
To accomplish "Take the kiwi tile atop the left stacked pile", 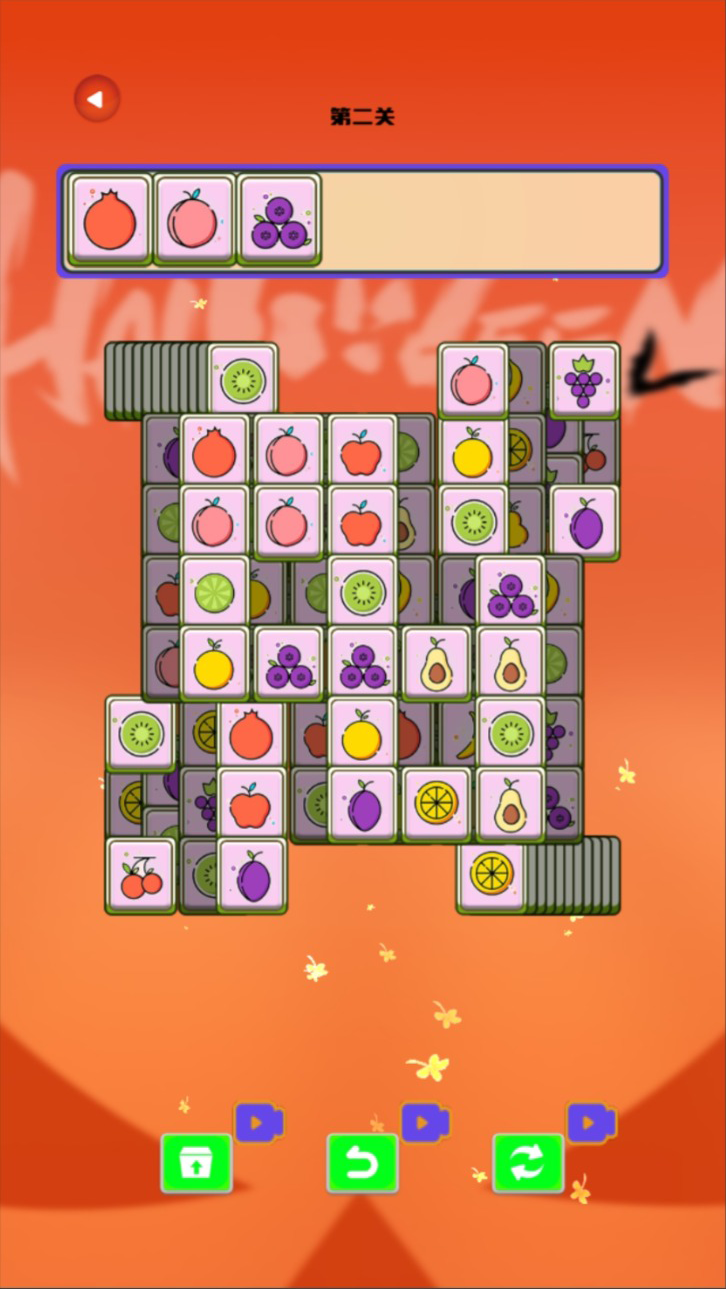I will pos(242,380).
